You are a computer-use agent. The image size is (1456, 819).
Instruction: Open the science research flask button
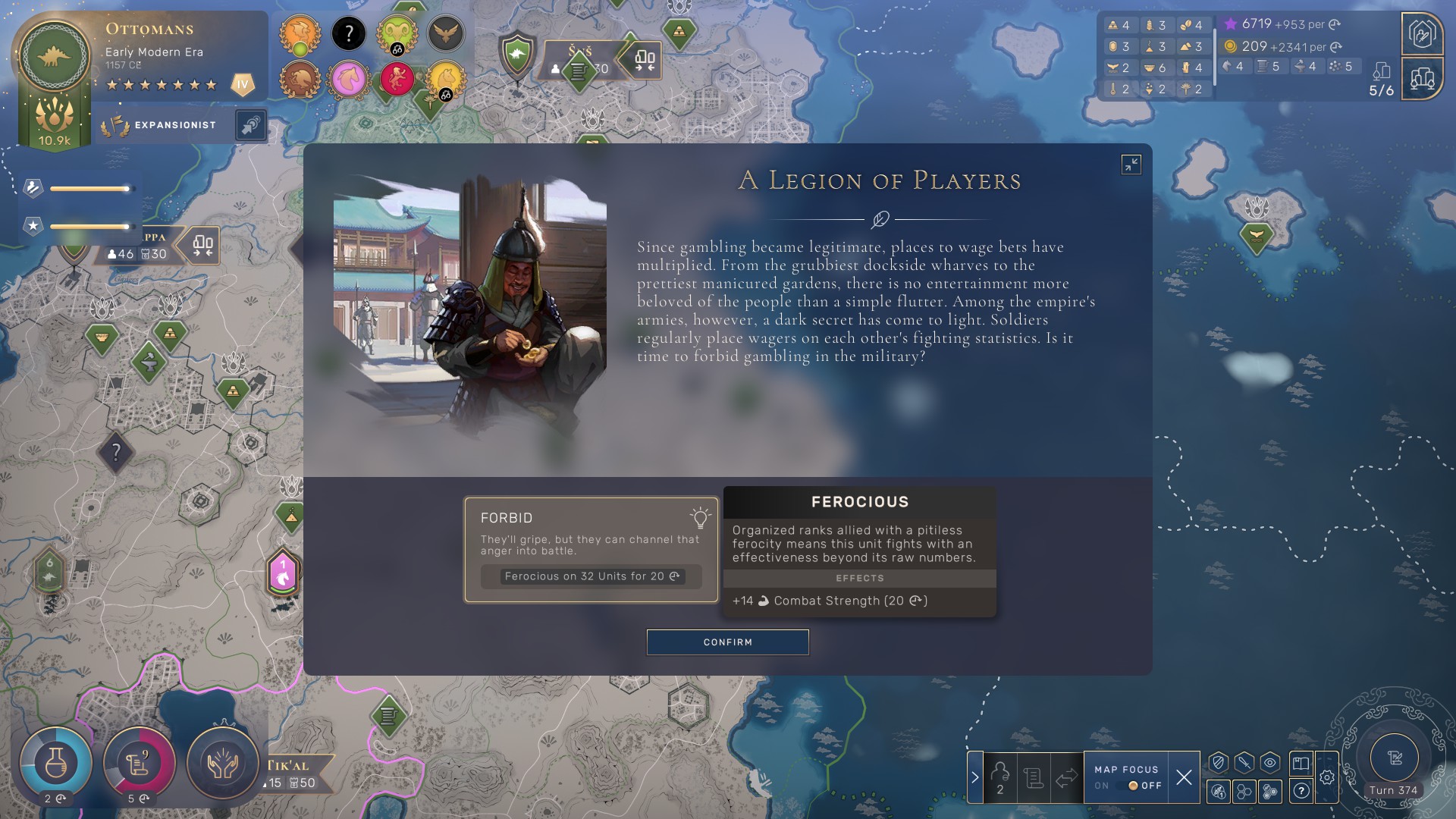coord(55,763)
